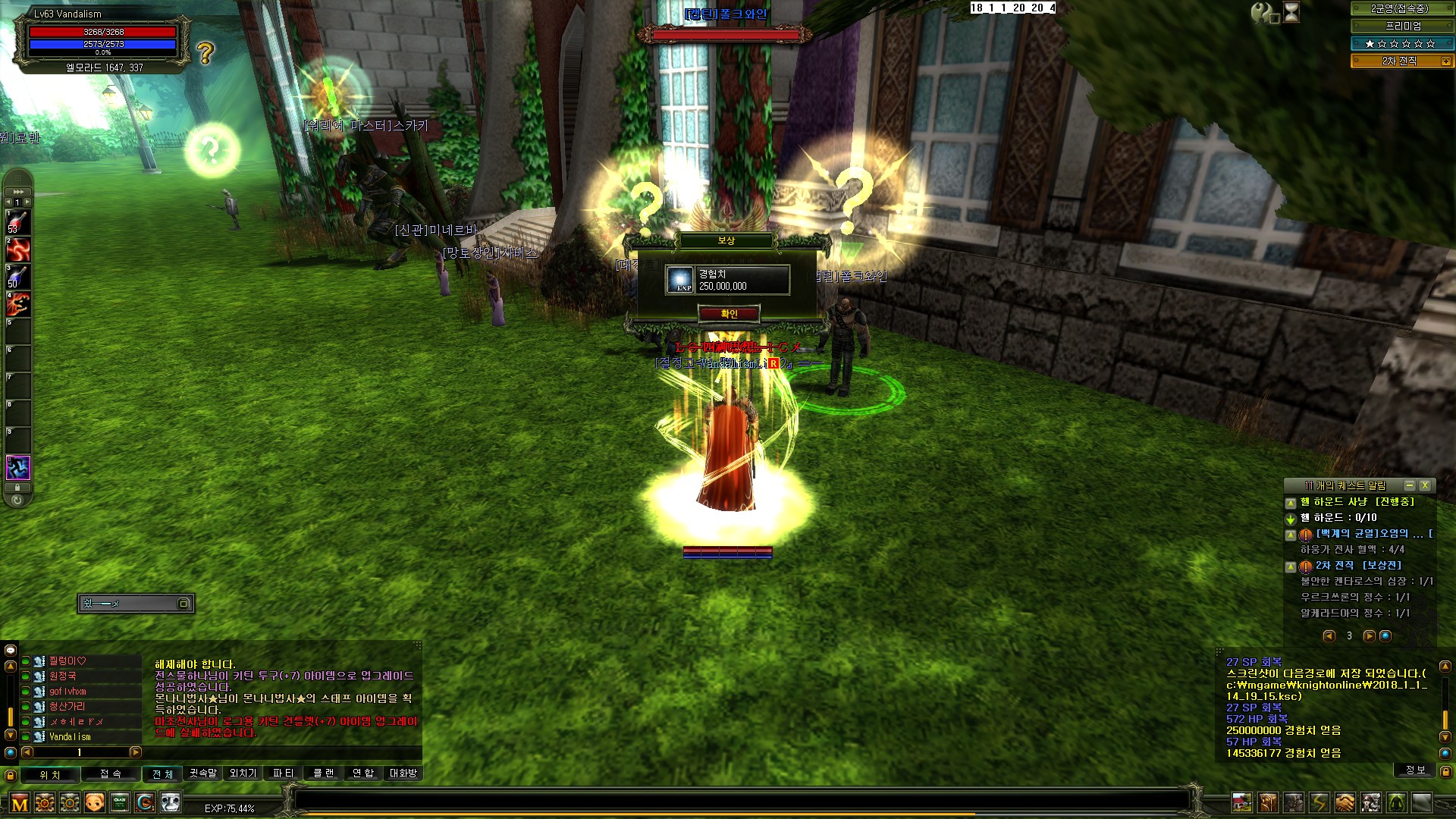Switch chat to the 클랜 tab
The image size is (1456, 819).
pos(323,773)
